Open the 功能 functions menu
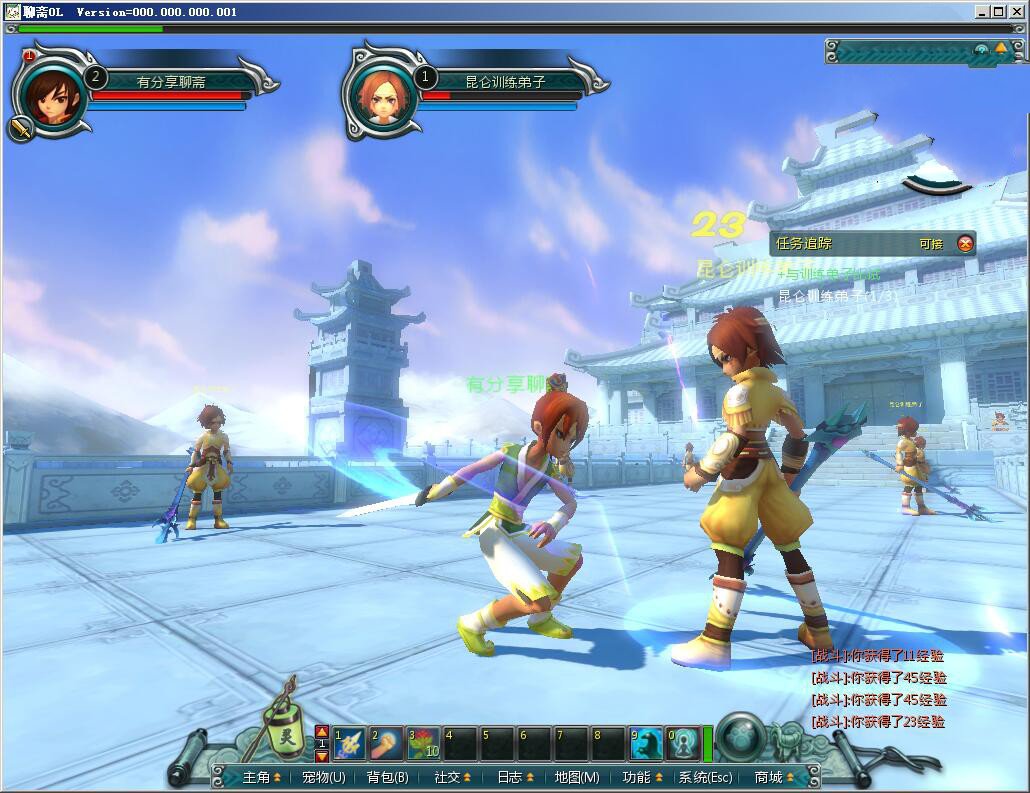The height and width of the screenshot is (793, 1030). click(642, 777)
